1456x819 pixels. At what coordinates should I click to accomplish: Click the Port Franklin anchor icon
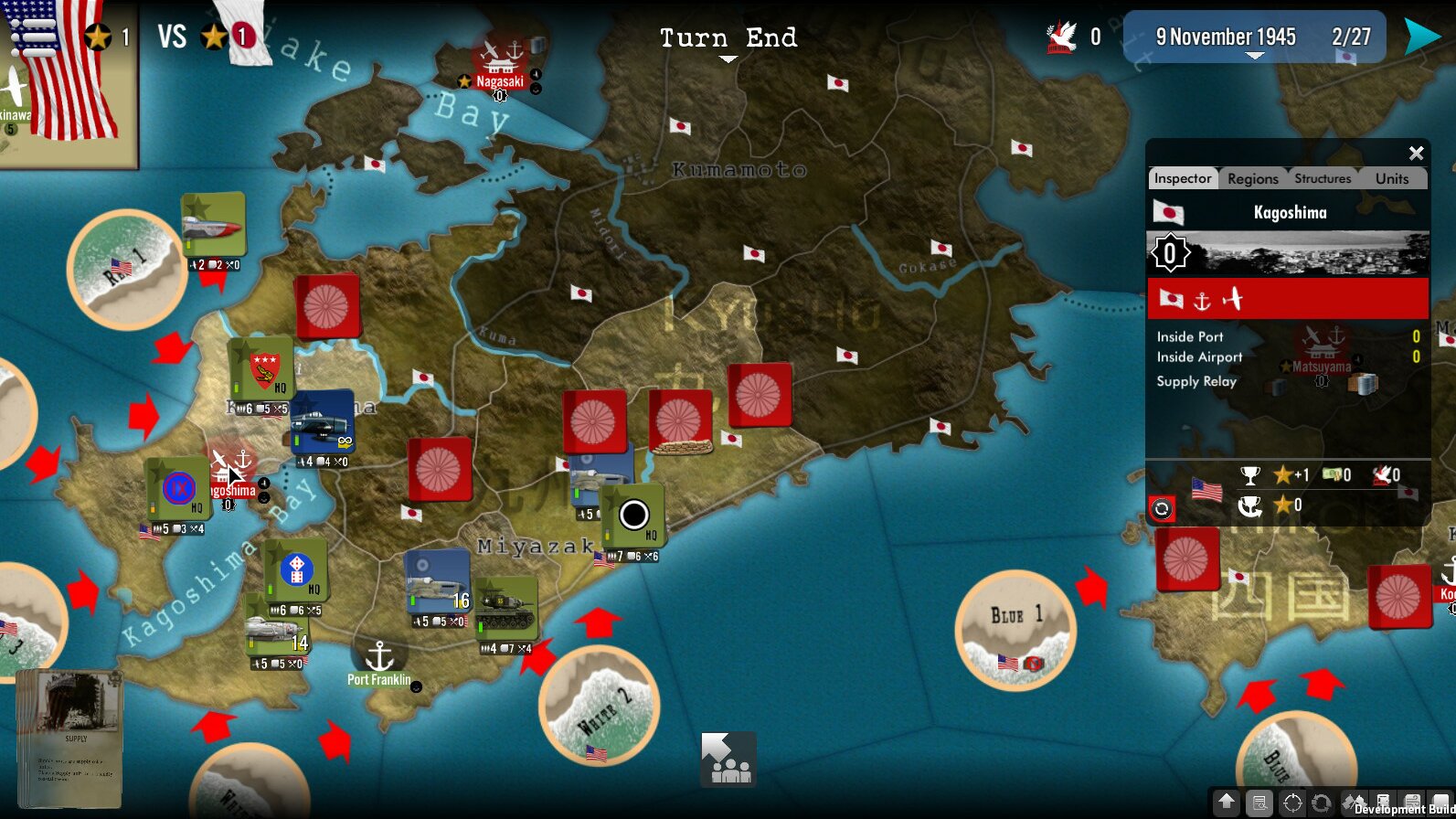(378, 654)
